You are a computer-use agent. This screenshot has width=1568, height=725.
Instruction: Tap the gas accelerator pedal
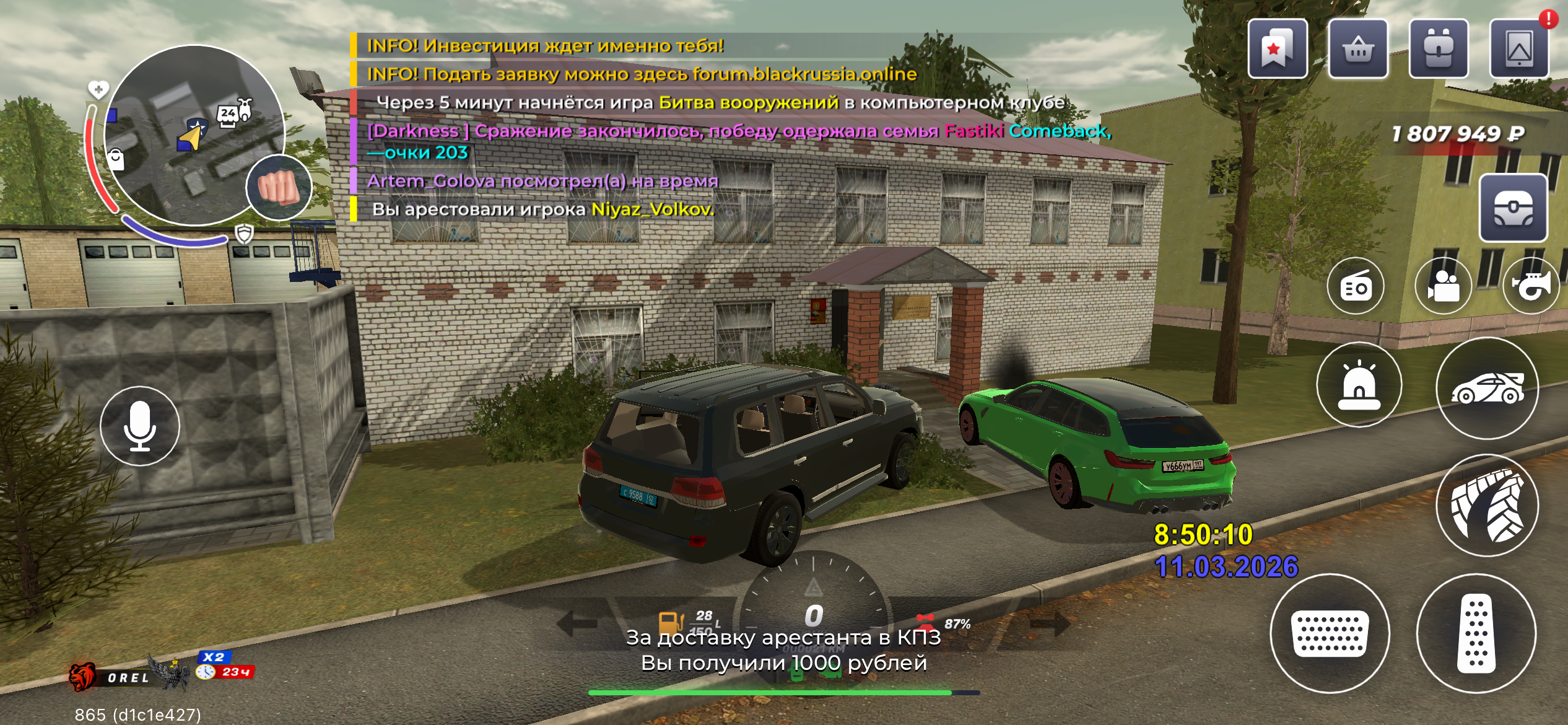1476,633
